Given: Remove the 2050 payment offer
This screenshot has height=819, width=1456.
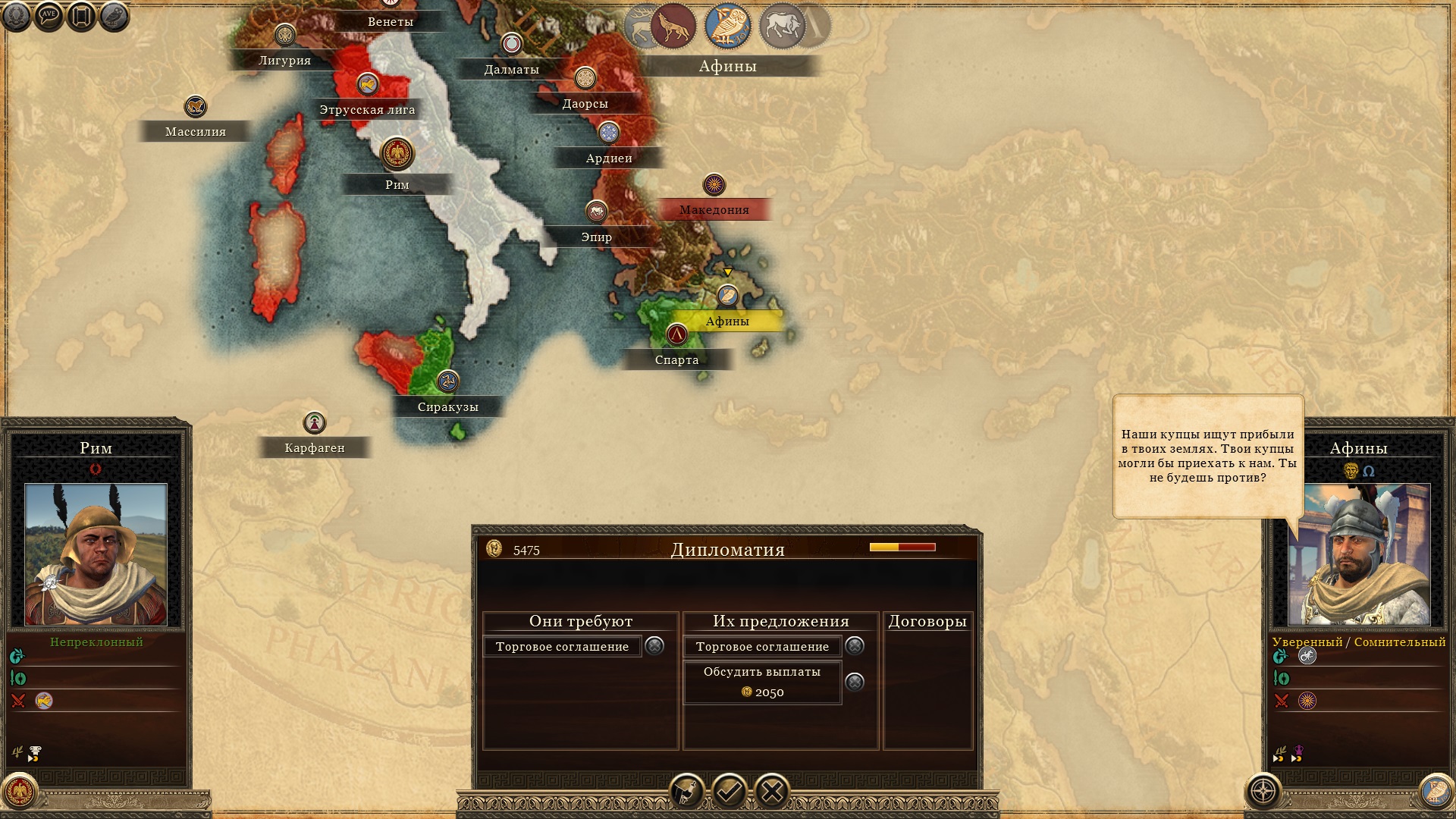Looking at the screenshot, I should click(x=855, y=682).
